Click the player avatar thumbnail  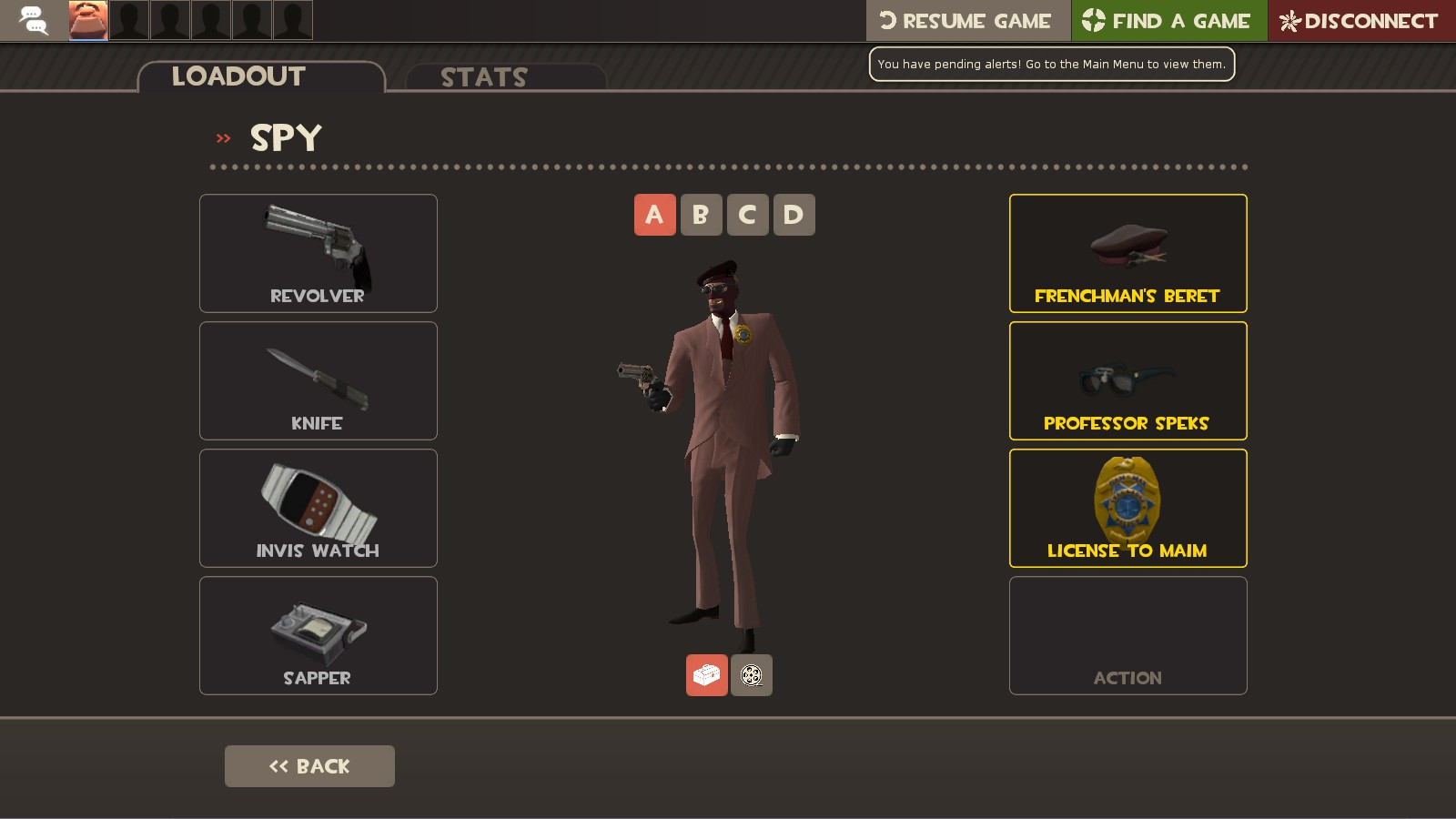(86, 20)
